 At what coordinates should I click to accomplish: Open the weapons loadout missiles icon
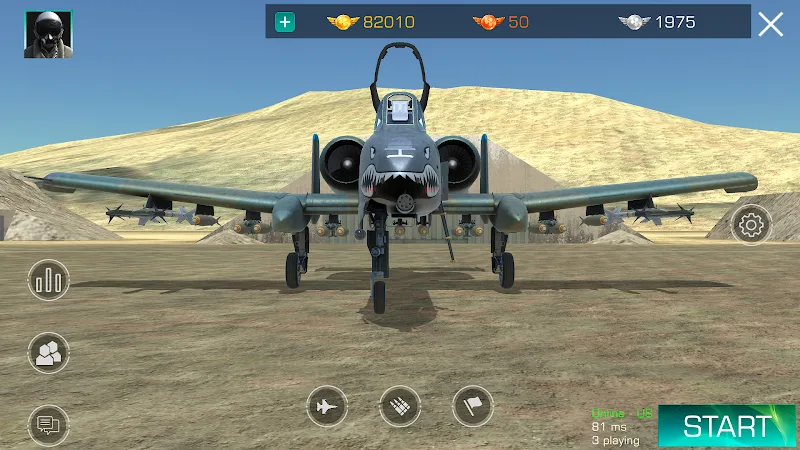[400, 406]
